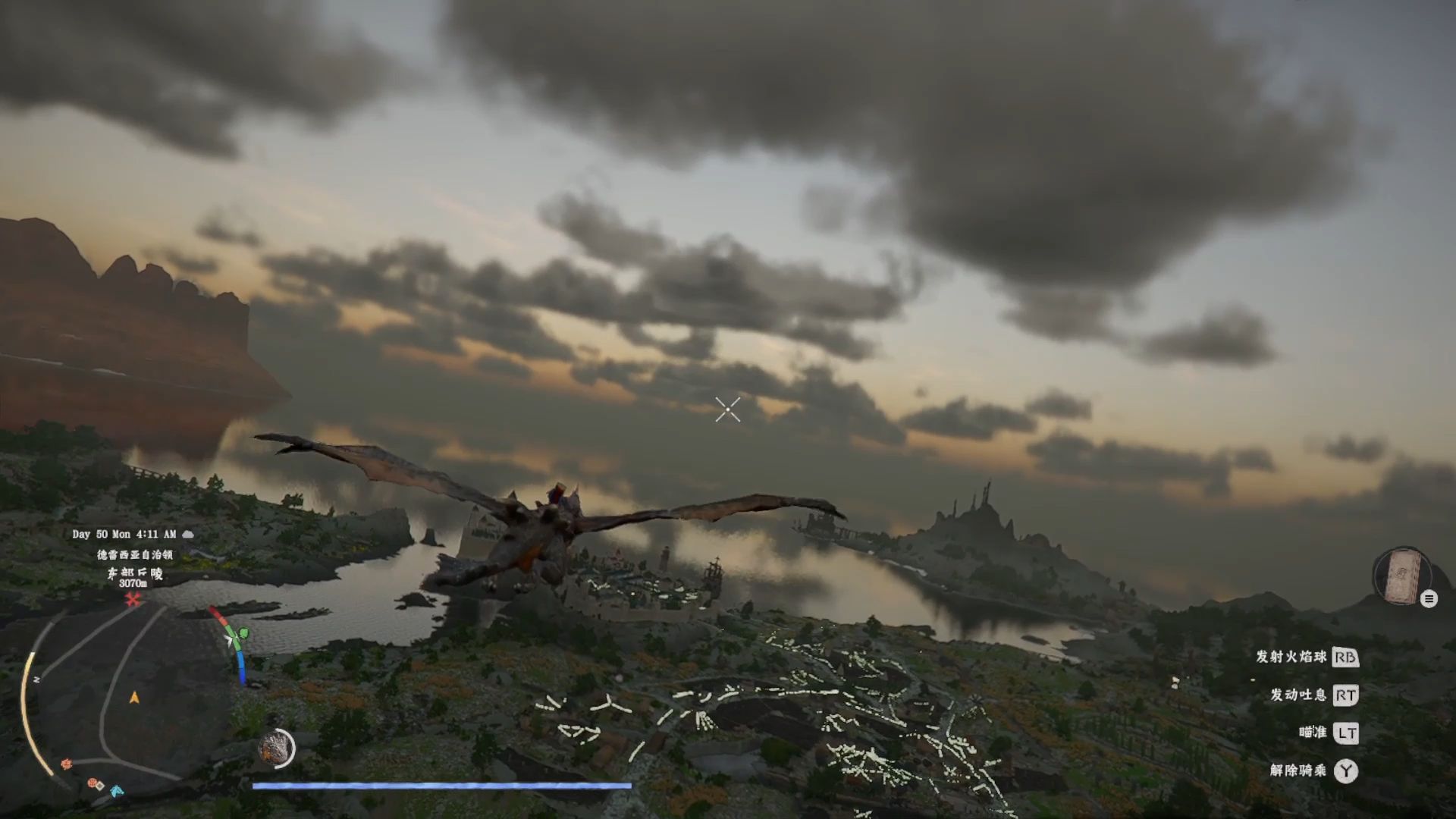This screenshot has height=819, width=1456.
Task: Click the red X objective marker
Action: pos(133,600)
